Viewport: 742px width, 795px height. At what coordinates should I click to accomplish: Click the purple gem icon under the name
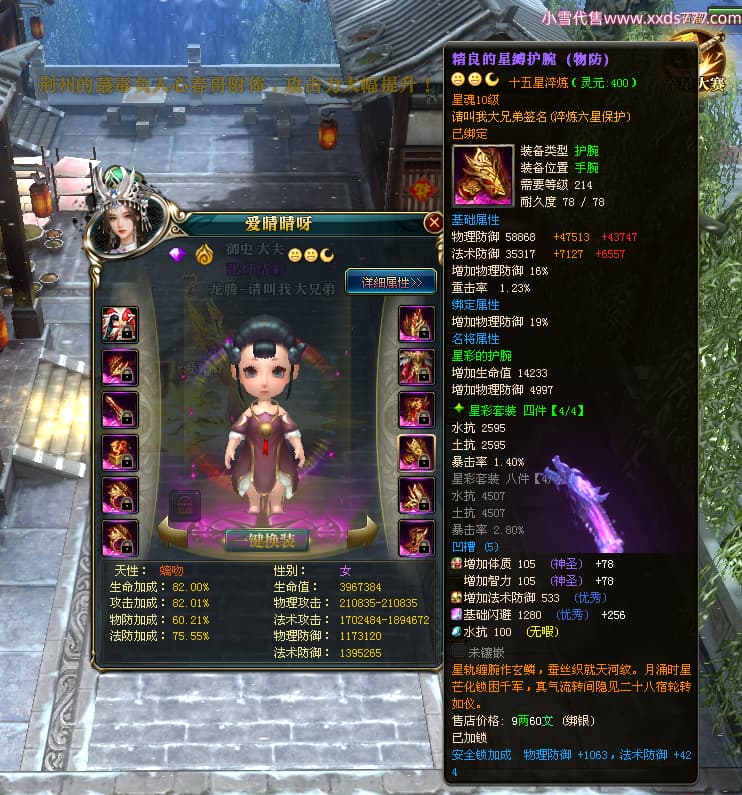point(178,253)
